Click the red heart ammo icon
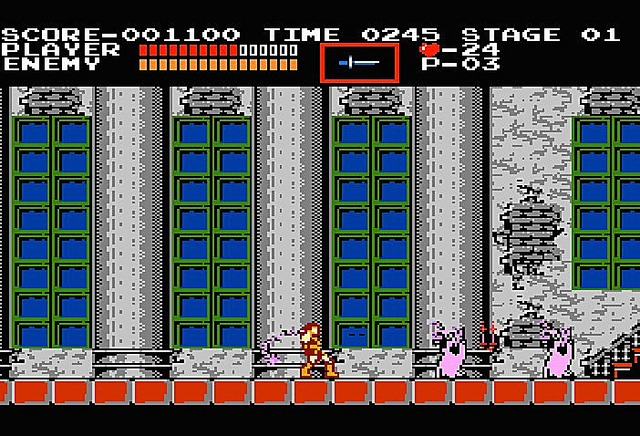 tap(429, 48)
